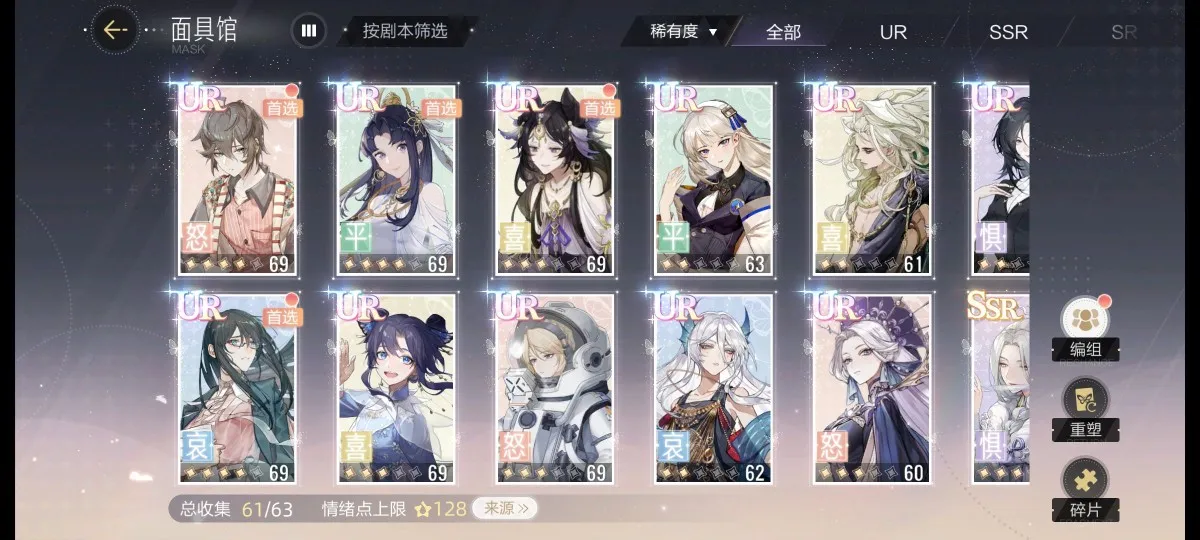Open the 按剧本筛选 script filter
The width and height of the screenshot is (1200, 540).
point(404,31)
